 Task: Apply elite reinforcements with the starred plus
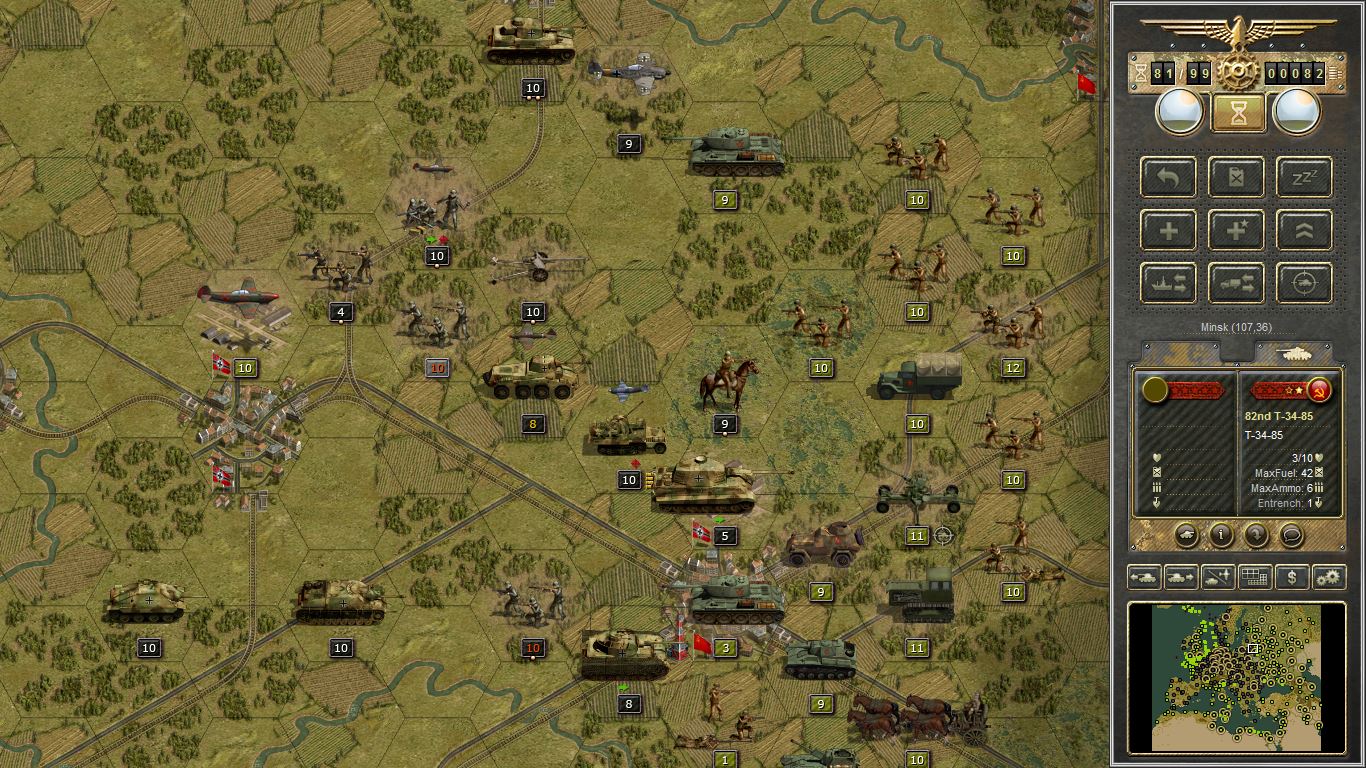point(1236,230)
